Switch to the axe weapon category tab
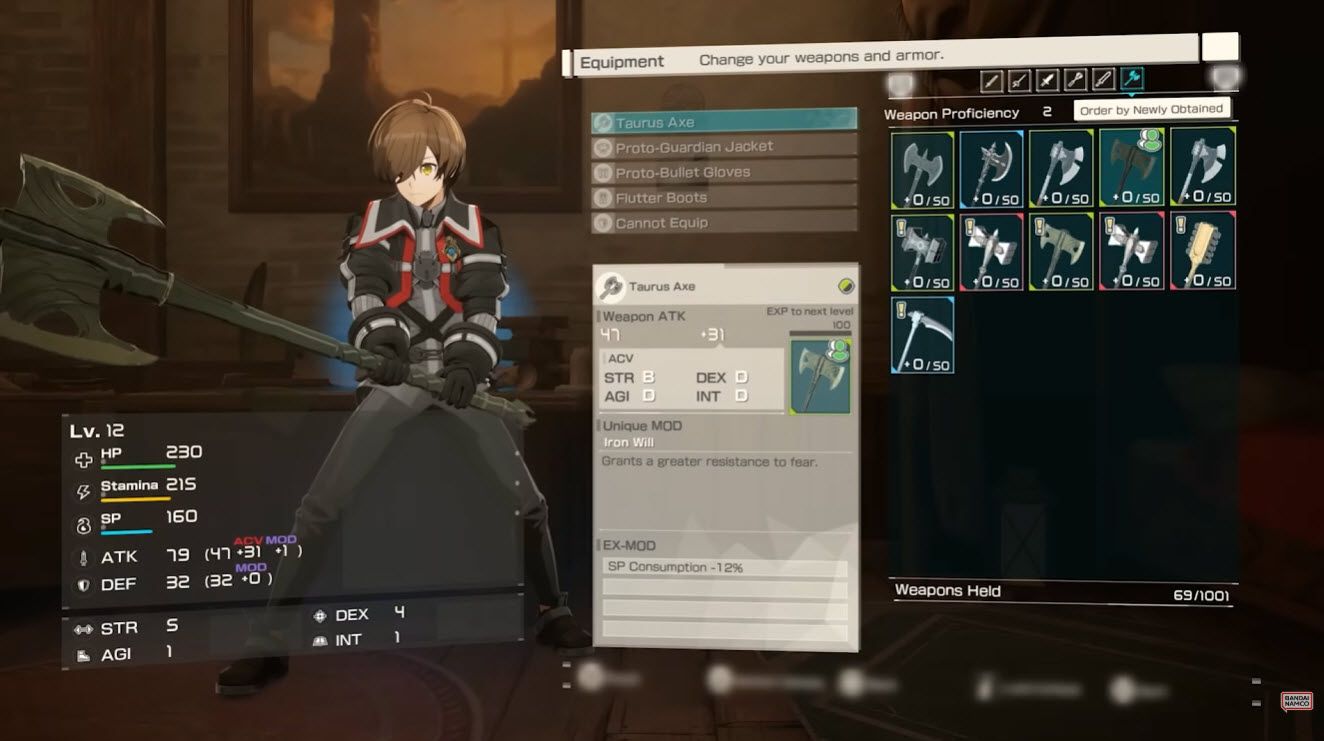 pos(1132,79)
